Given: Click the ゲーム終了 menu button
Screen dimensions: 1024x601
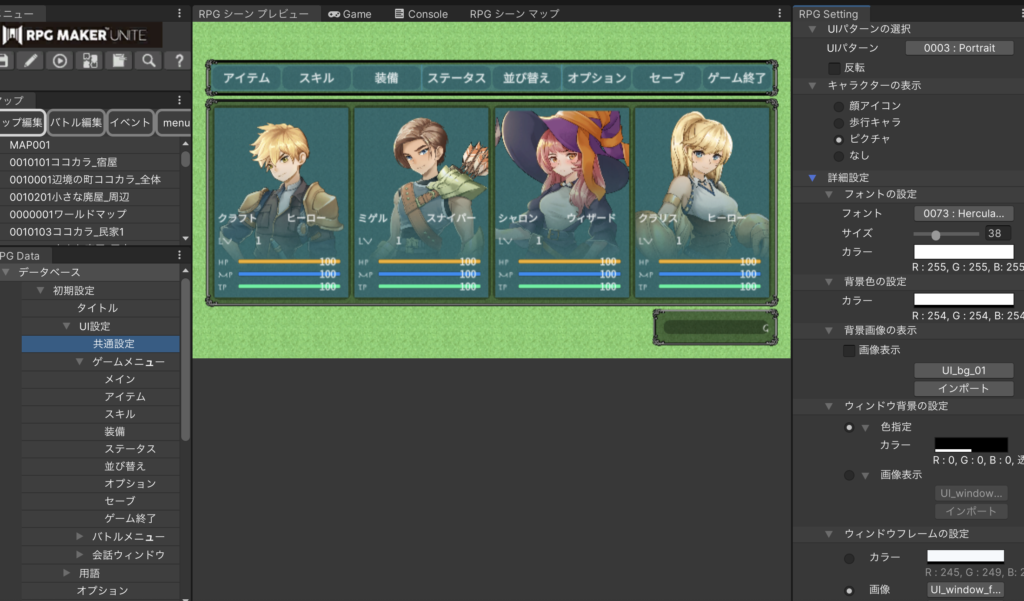Looking at the screenshot, I should (x=737, y=78).
